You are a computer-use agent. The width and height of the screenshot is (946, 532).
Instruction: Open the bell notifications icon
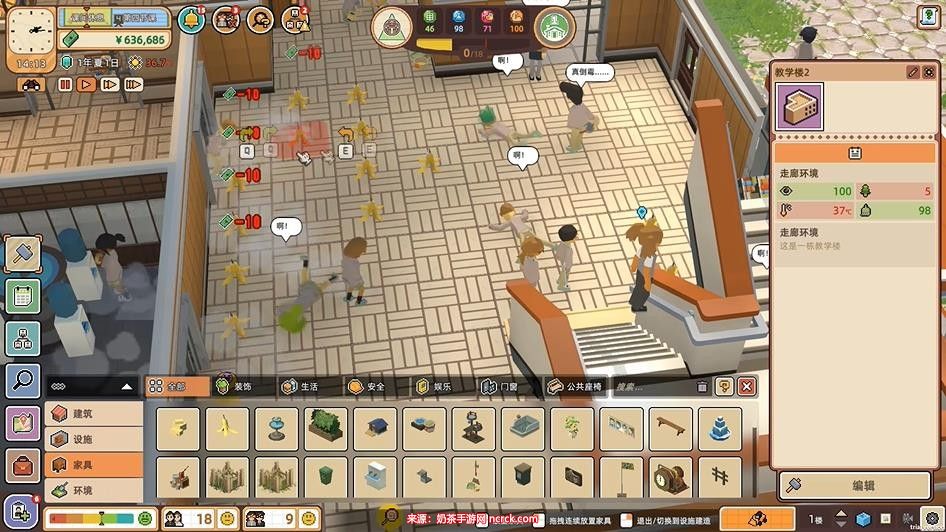(x=192, y=19)
